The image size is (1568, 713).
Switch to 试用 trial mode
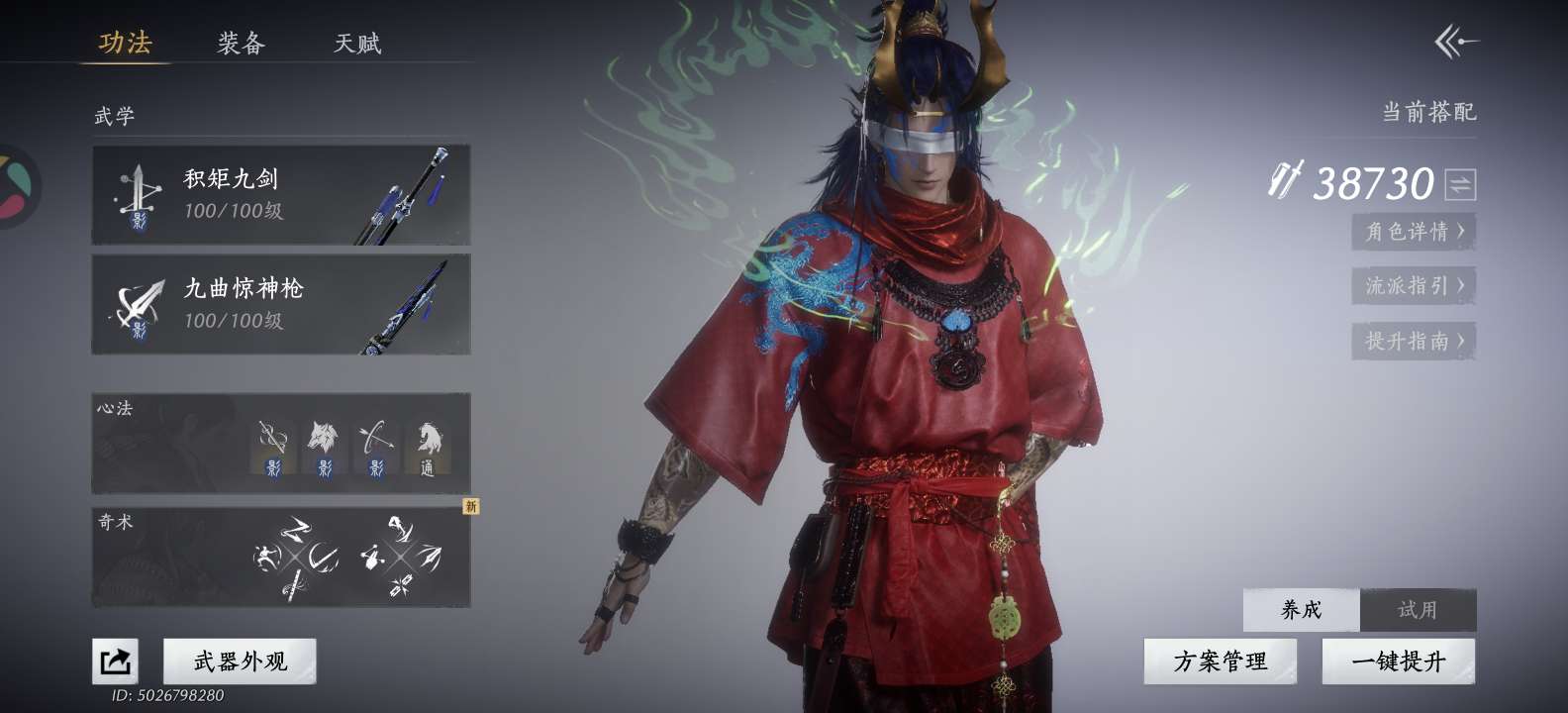[x=1418, y=610]
